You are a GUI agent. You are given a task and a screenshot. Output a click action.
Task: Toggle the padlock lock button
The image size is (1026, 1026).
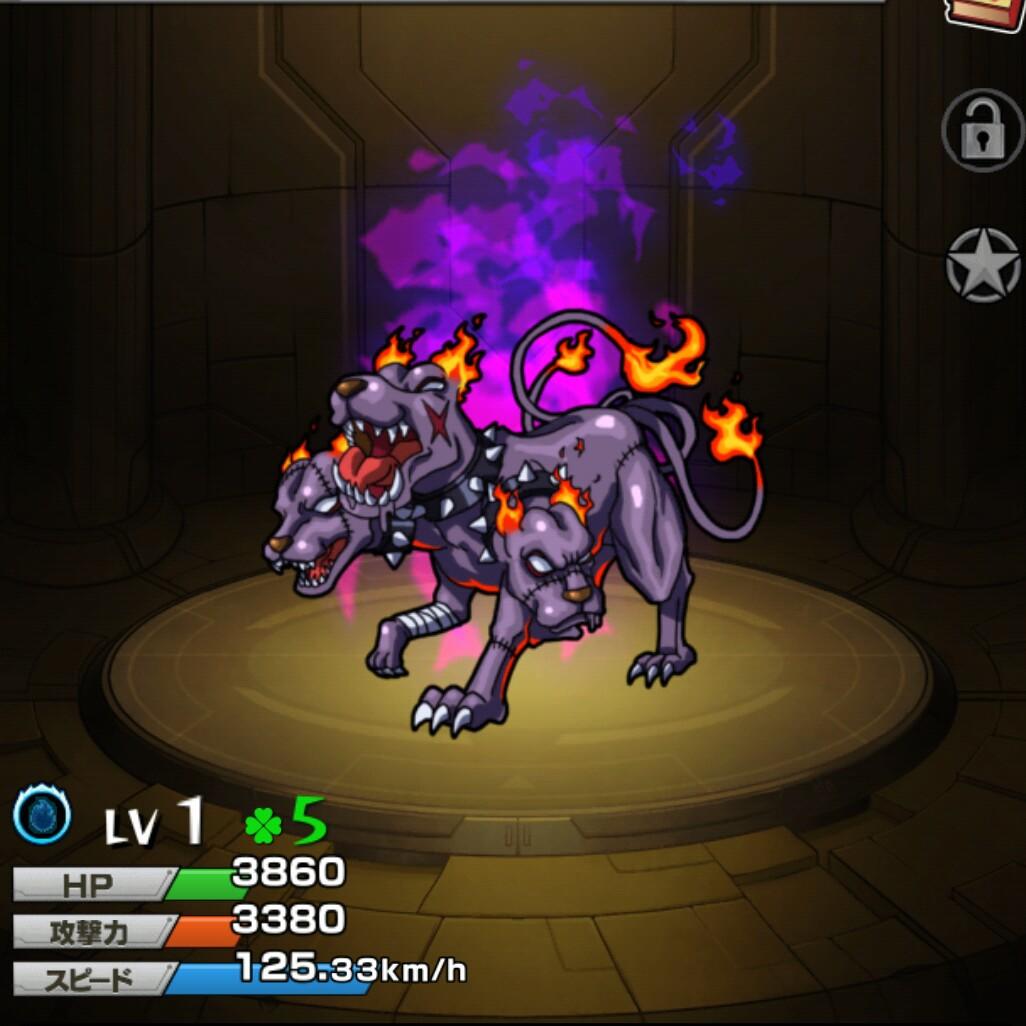[982, 130]
